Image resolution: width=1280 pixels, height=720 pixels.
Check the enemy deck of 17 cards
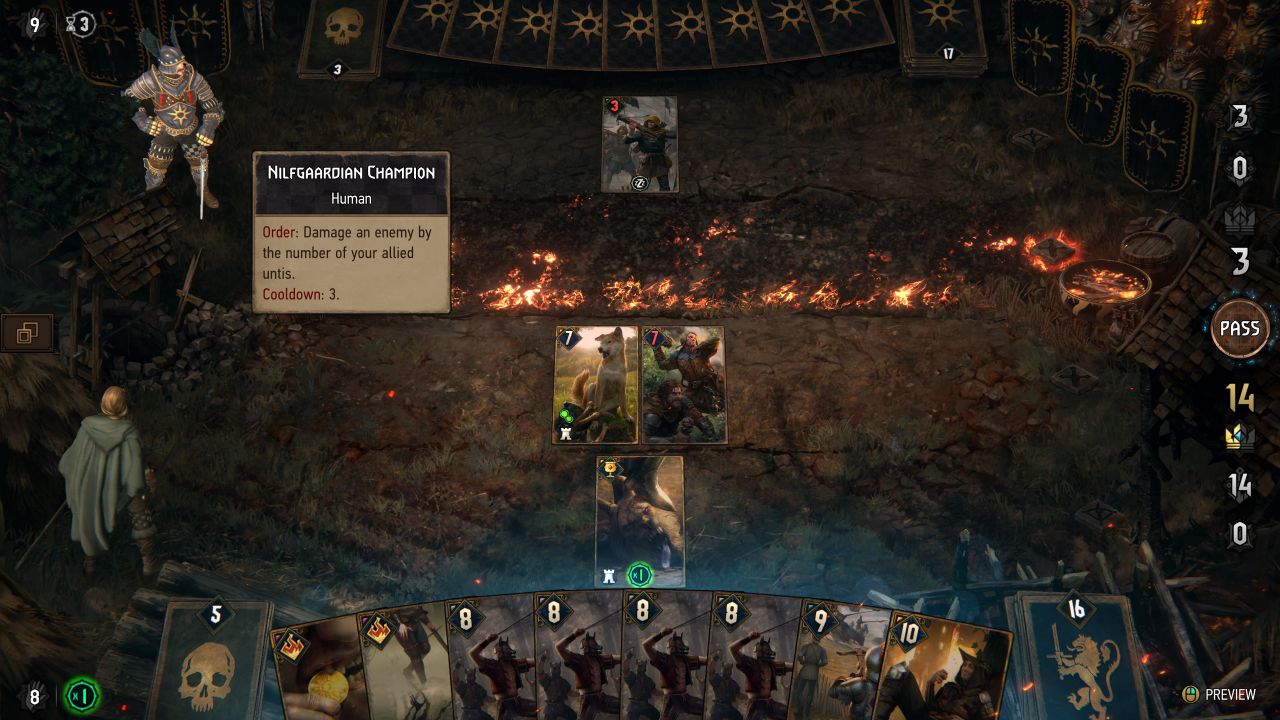[x=946, y=35]
